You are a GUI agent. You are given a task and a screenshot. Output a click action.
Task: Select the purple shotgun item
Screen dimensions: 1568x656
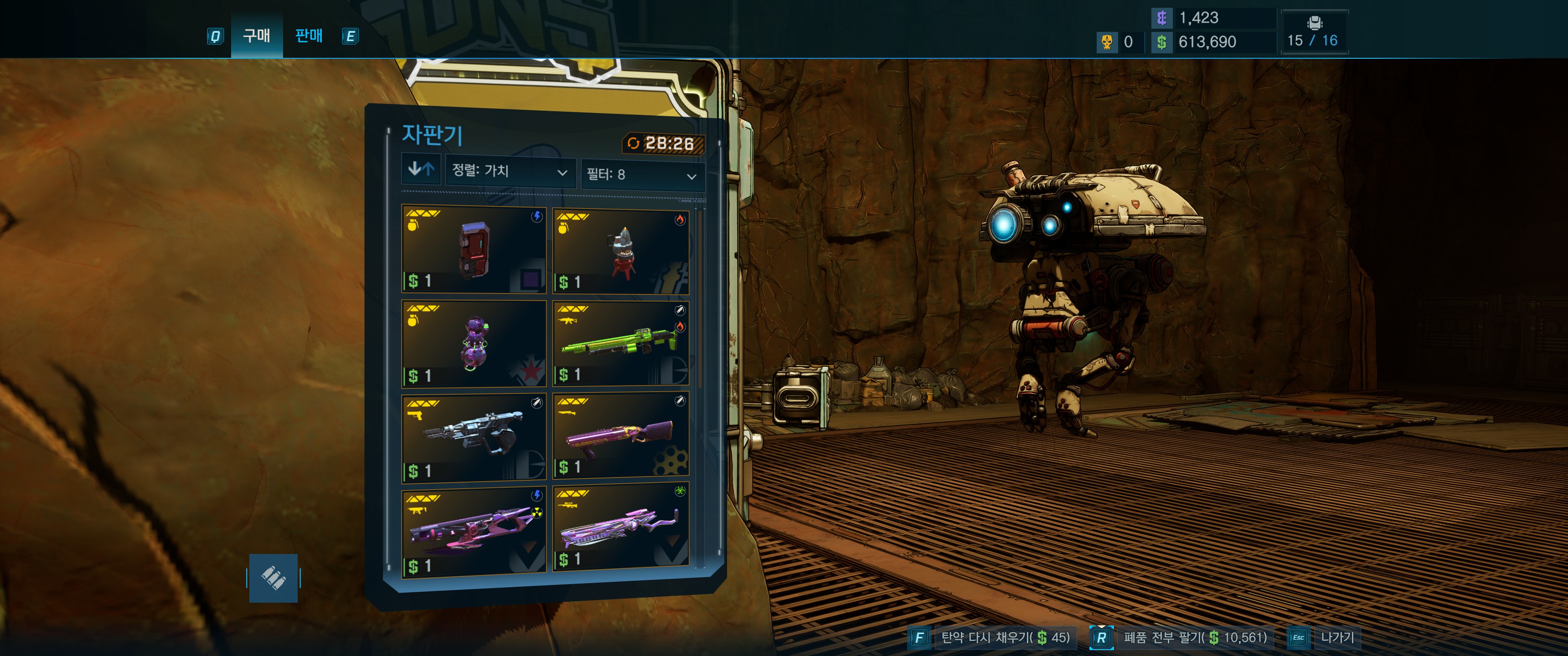click(621, 436)
